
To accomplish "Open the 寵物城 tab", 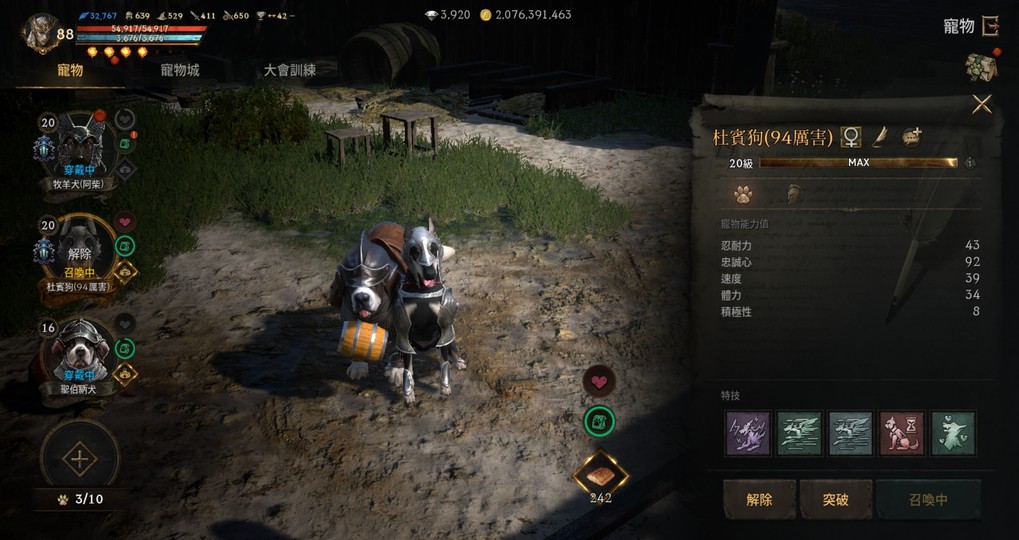I will [x=180, y=71].
